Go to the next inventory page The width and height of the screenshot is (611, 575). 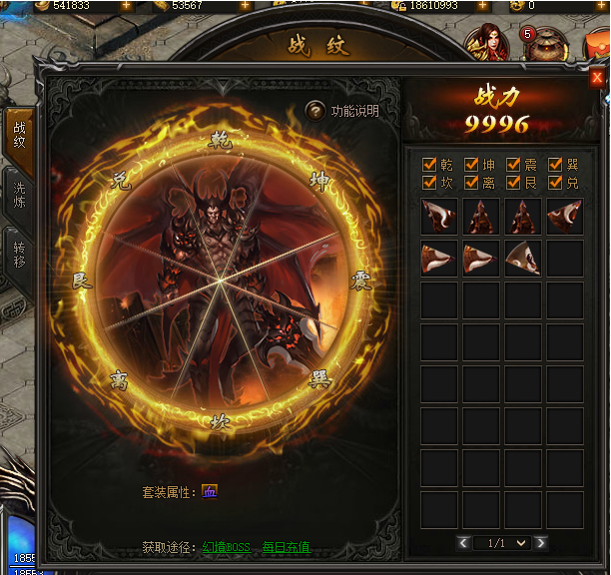point(541,543)
